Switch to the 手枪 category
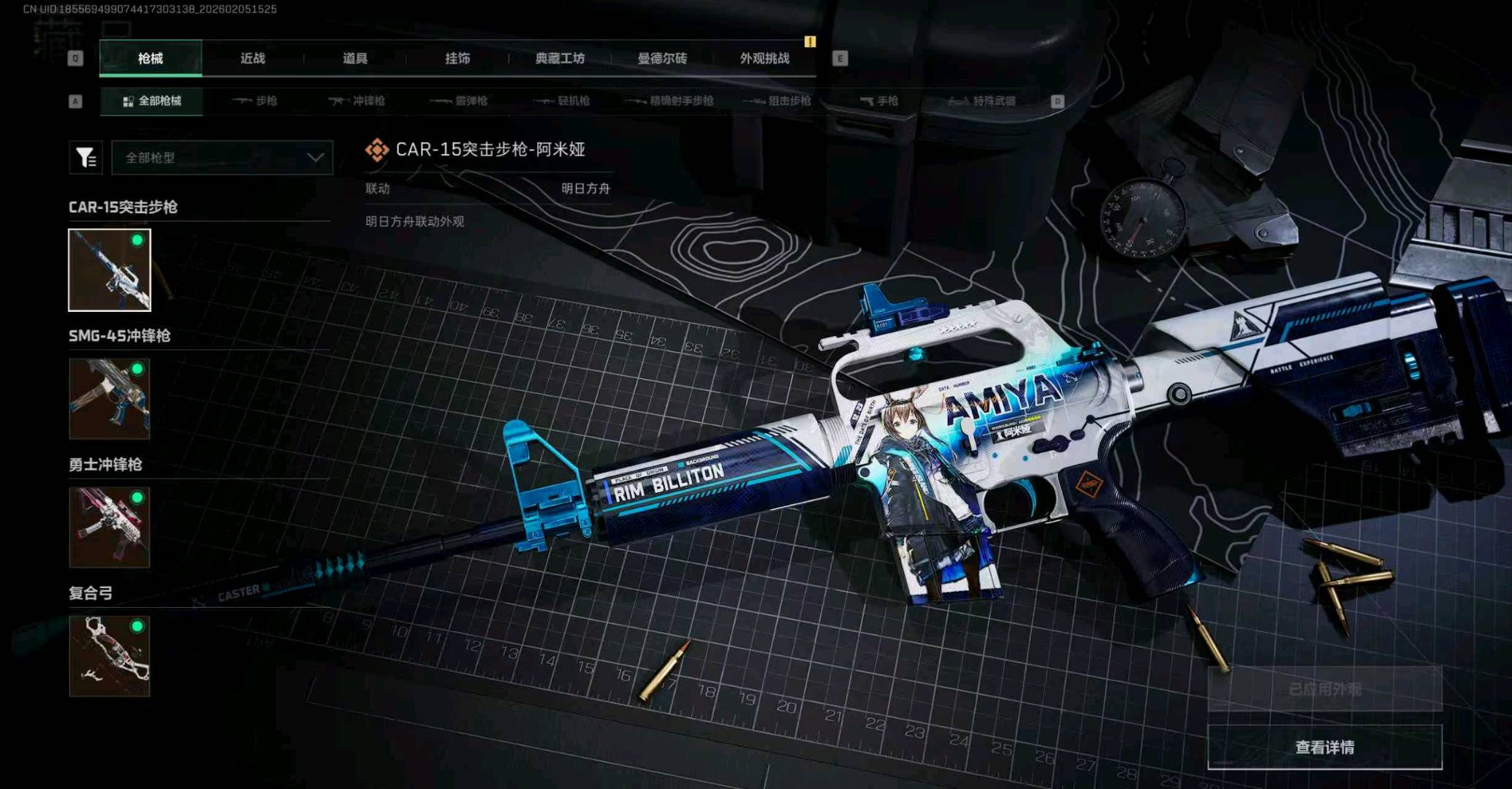This screenshot has width=1512, height=789. point(879,101)
